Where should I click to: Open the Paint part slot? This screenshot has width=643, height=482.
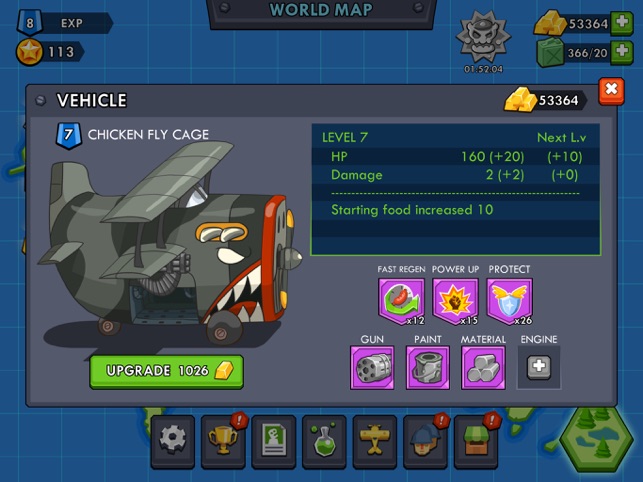click(x=427, y=367)
